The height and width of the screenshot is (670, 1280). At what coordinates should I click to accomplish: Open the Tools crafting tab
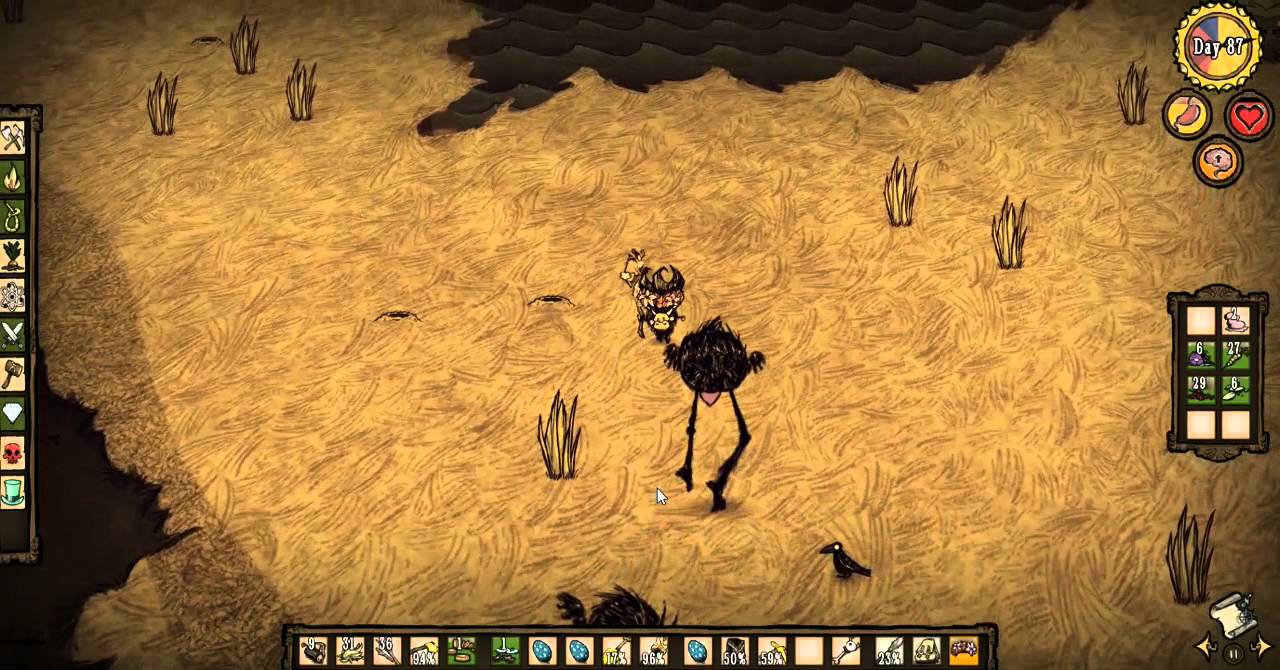click(x=12, y=138)
